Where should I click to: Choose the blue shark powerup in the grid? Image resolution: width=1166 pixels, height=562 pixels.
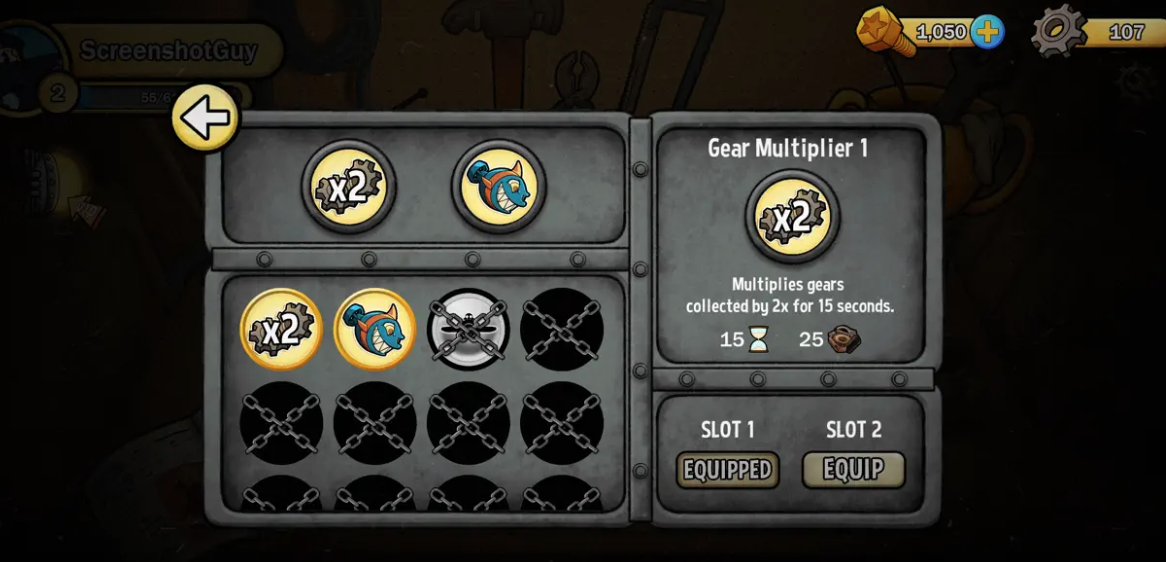pos(374,329)
